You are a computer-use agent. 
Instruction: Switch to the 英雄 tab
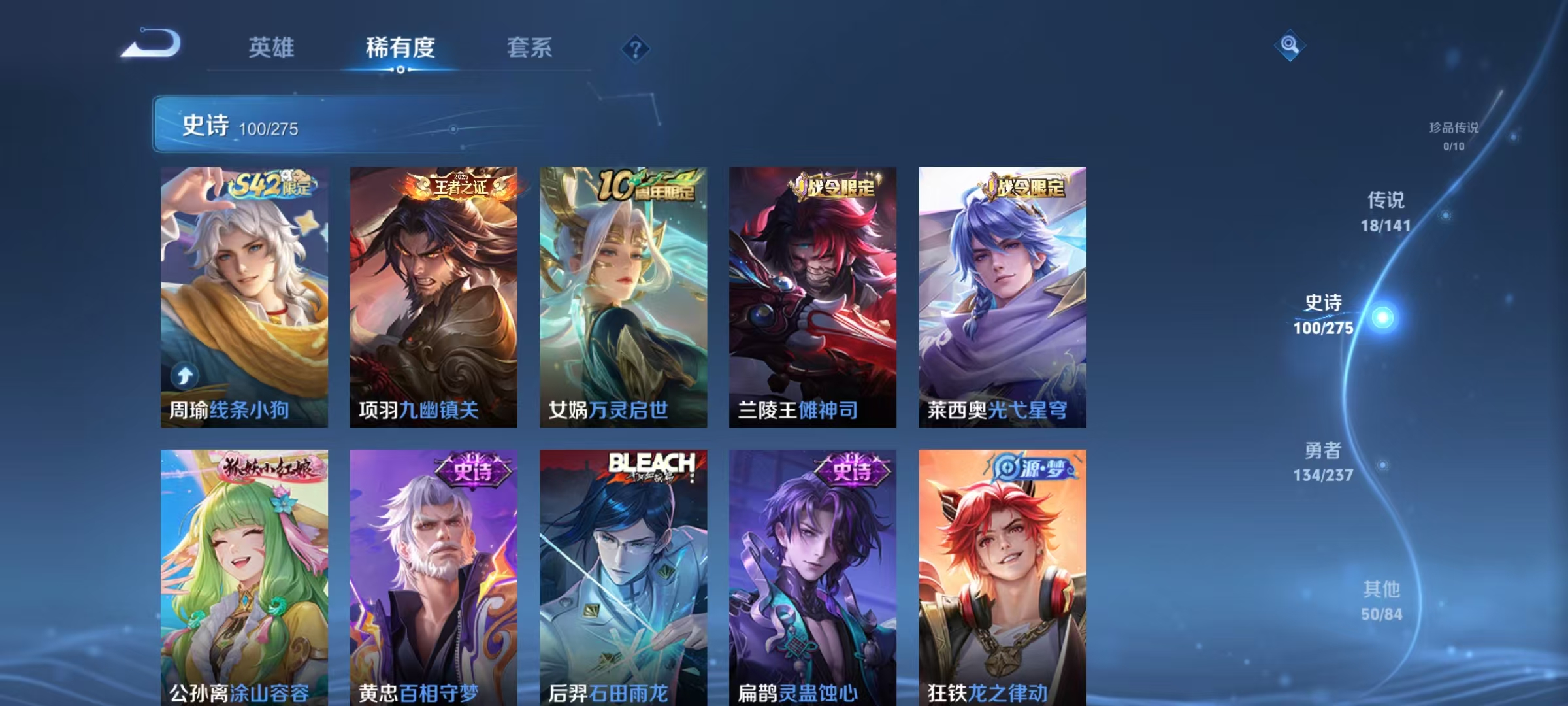coord(272,48)
